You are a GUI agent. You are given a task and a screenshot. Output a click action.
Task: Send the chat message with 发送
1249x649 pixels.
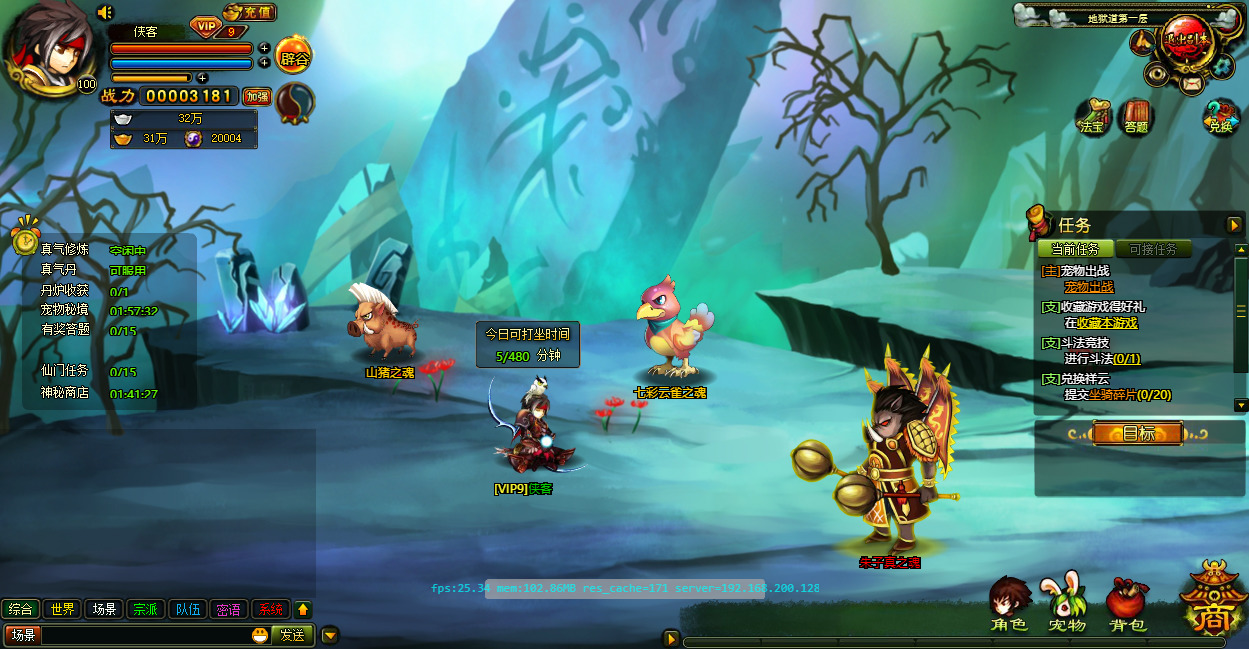click(x=292, y=635)
